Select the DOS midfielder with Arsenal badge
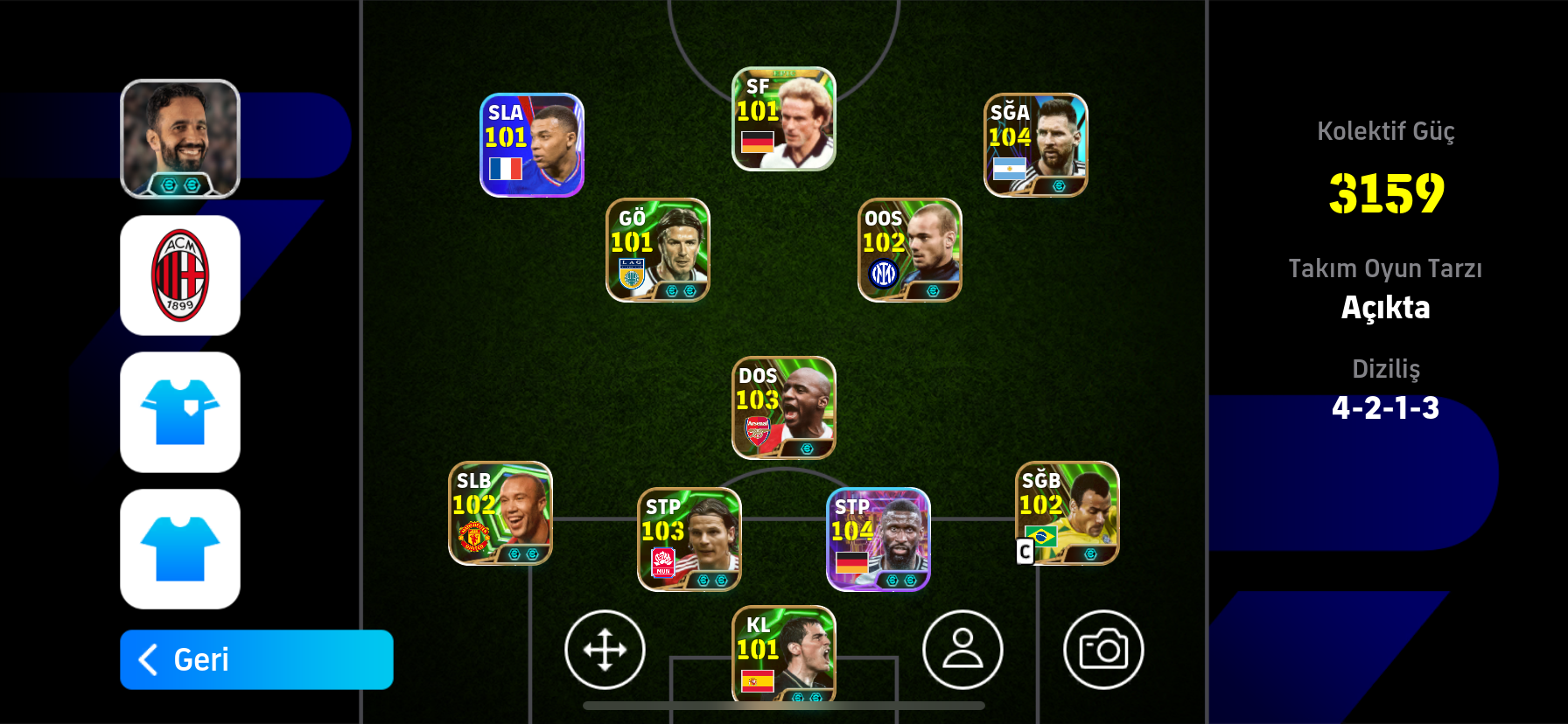The width and height of the screenshot is (1568, 724). coord(781,407)
